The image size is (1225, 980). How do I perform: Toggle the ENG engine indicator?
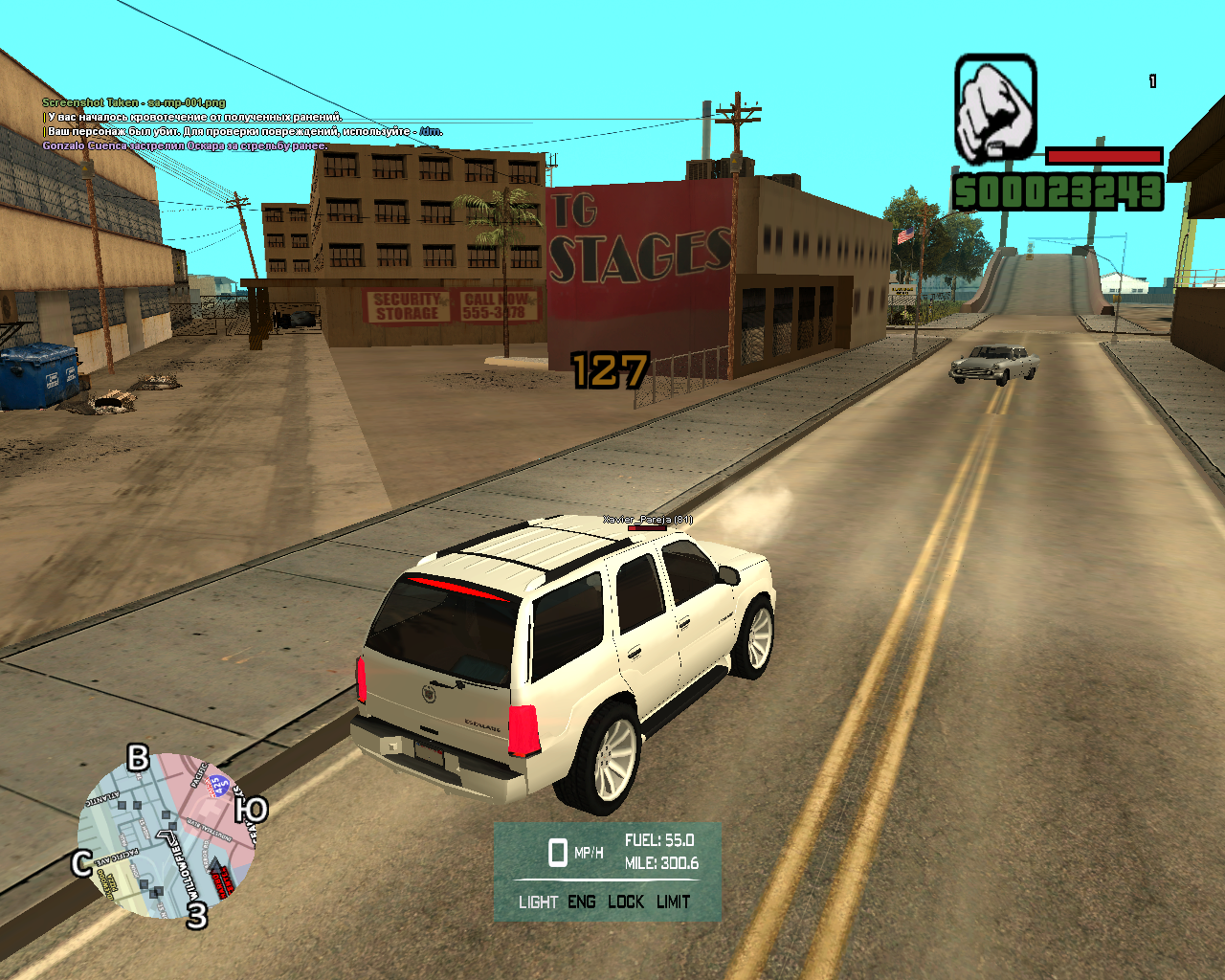point(581,902)
